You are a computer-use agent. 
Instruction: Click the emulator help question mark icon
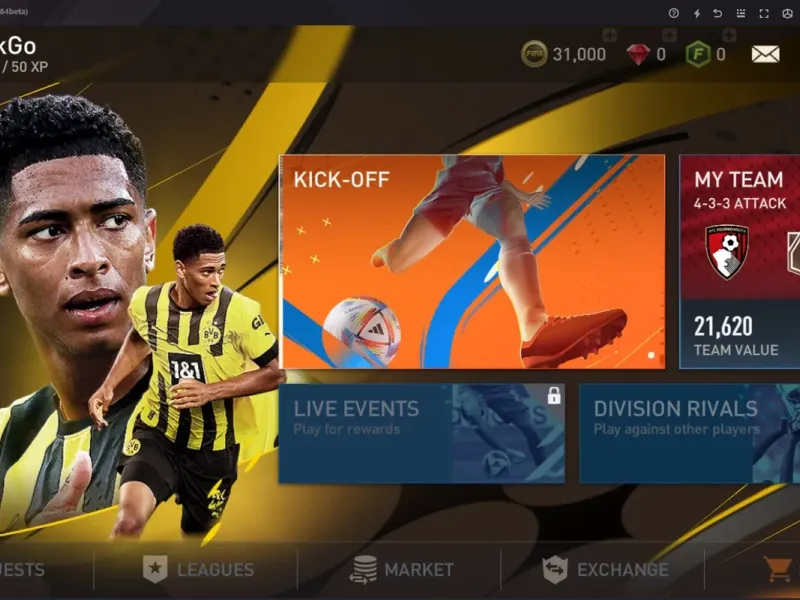(x=673, y=13)
